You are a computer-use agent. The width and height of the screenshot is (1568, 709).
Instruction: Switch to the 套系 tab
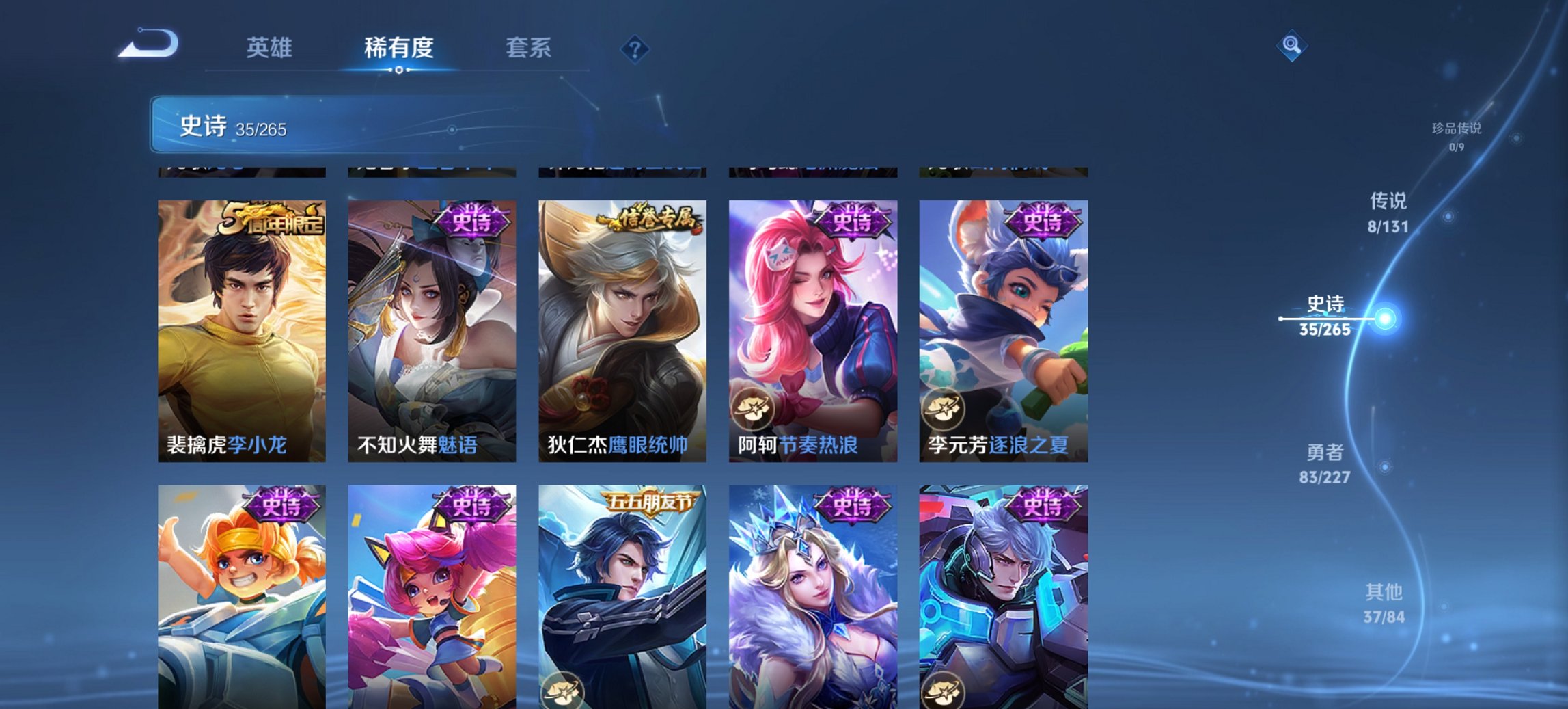(x=529, y=48)
